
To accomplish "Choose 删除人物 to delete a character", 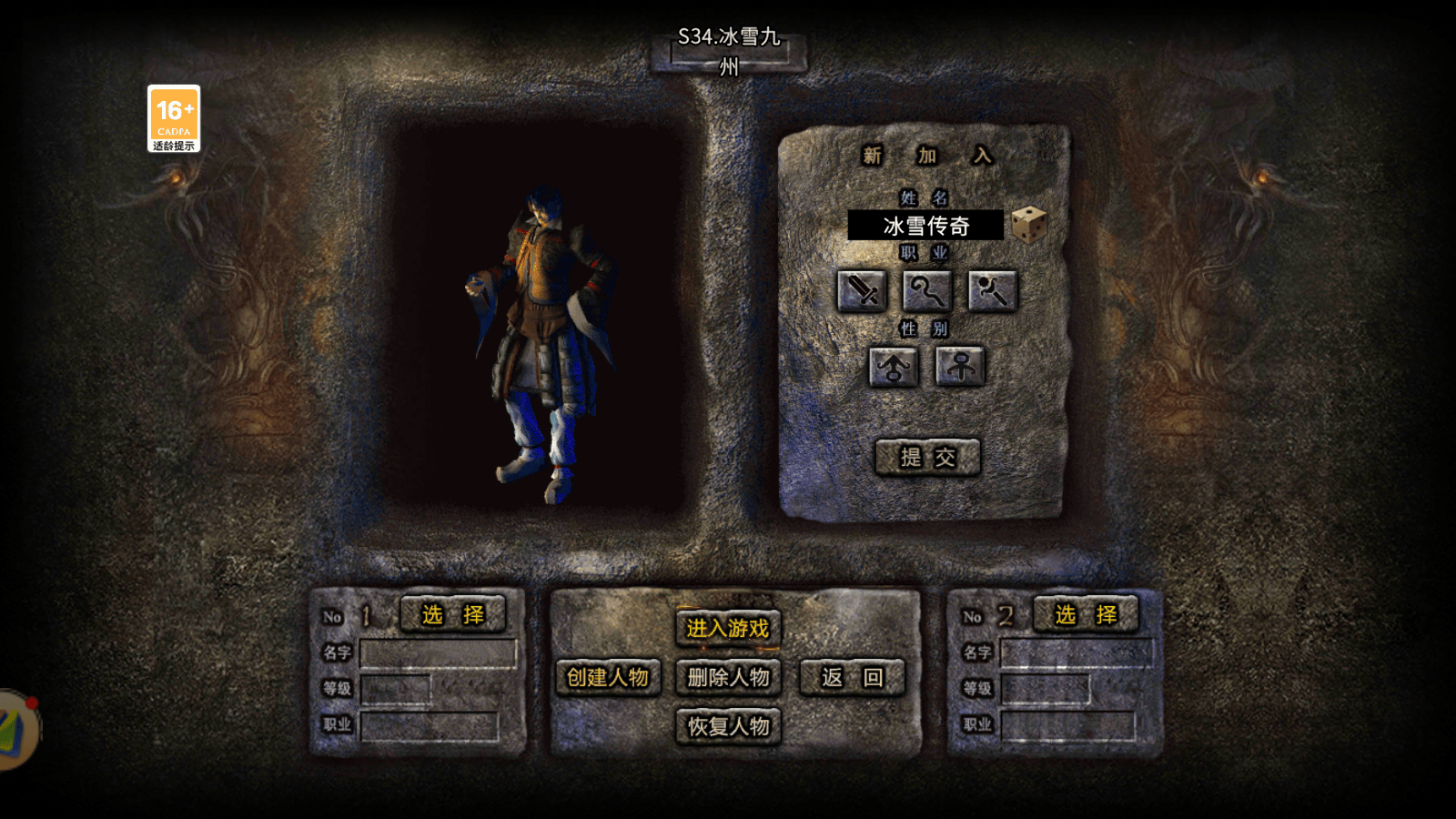I will (x=728, y=677).
